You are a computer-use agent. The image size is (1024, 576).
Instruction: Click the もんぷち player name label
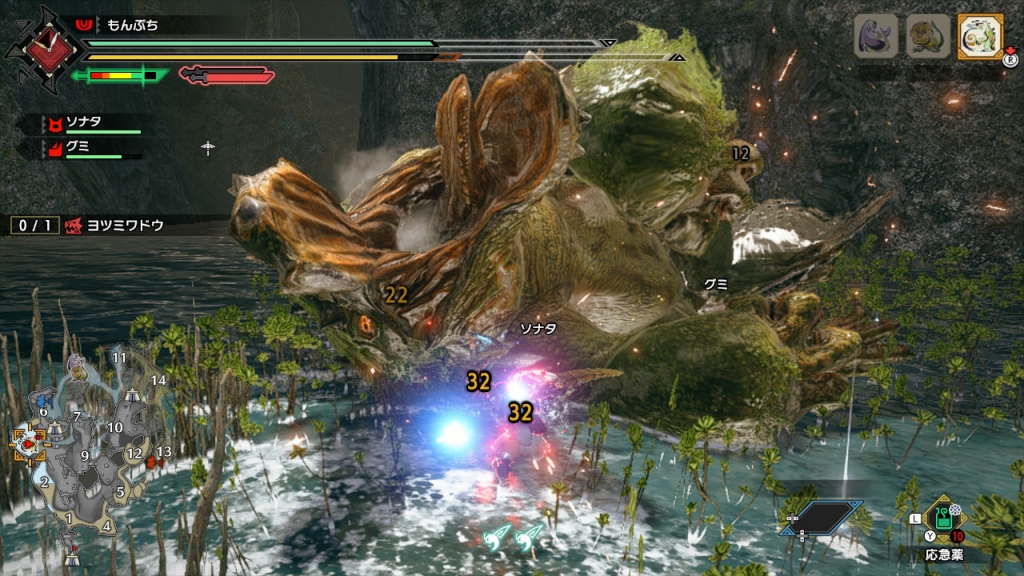click(x=131, y=22)
